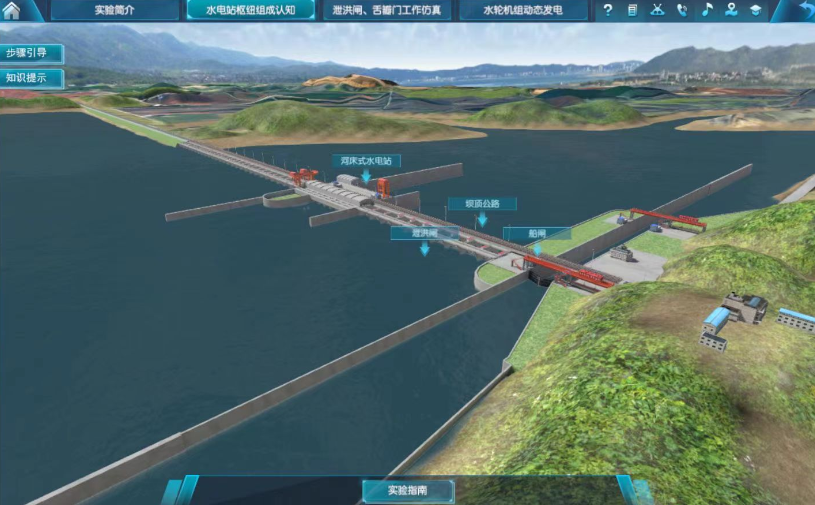Click the 船闸 label

[537, 234]
